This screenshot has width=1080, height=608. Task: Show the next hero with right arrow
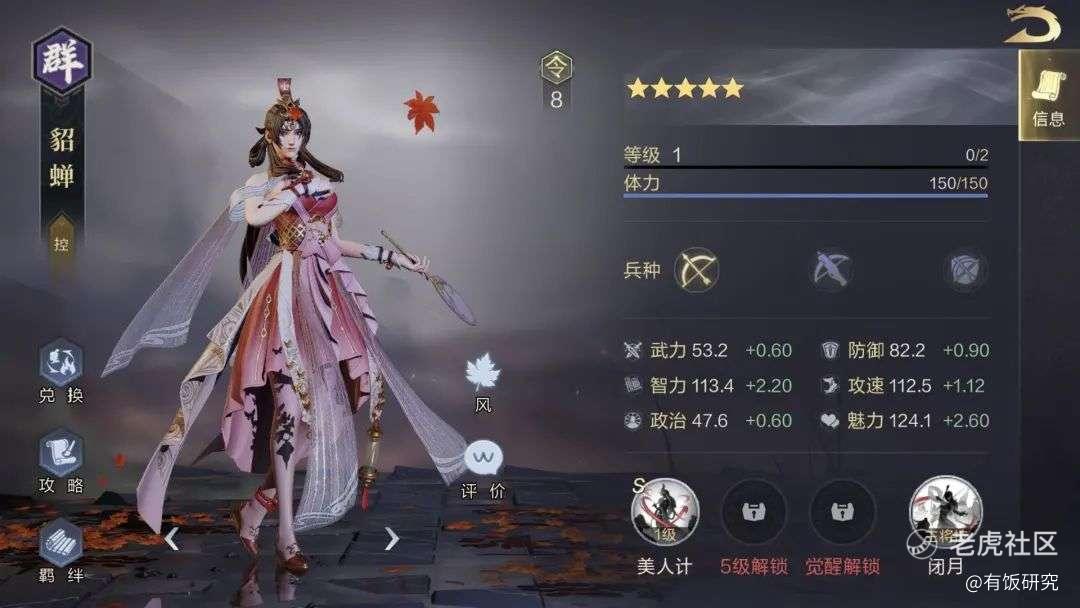coord(391,539)
